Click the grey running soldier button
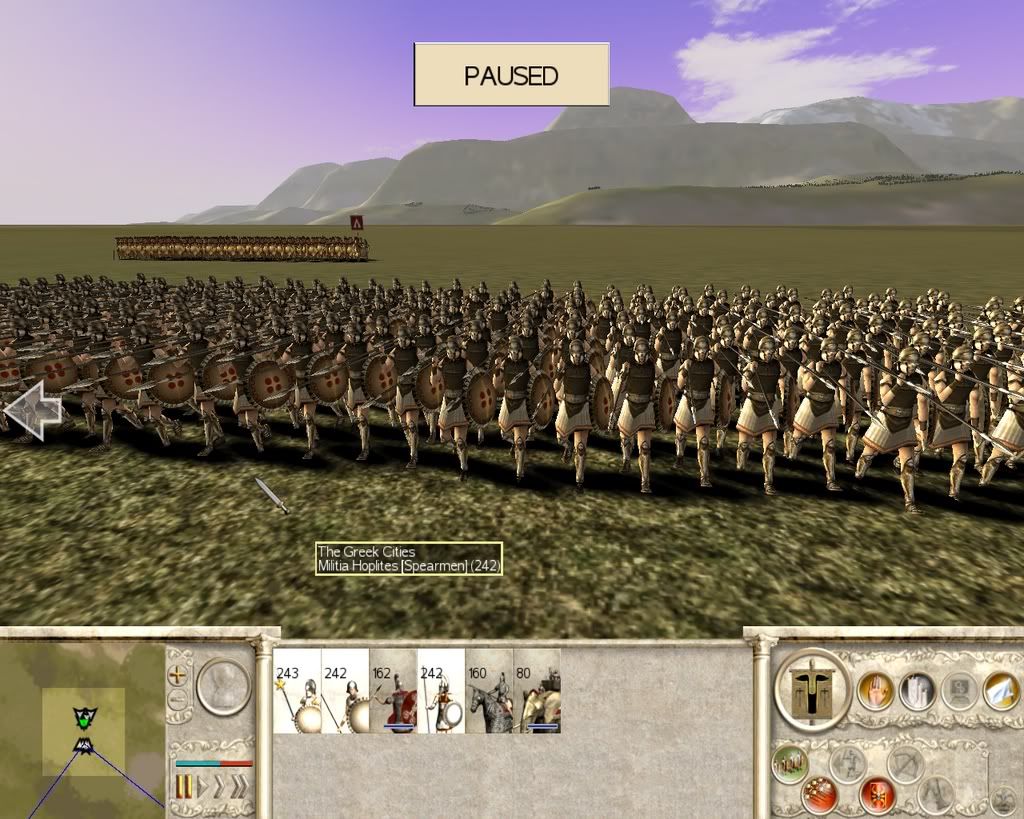 (847, 765)
